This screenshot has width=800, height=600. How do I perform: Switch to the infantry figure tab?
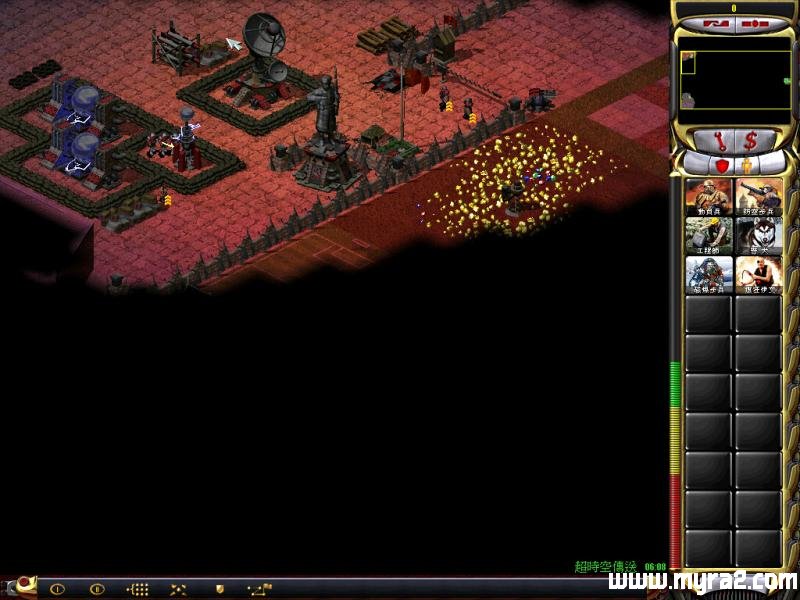point(745,164)
